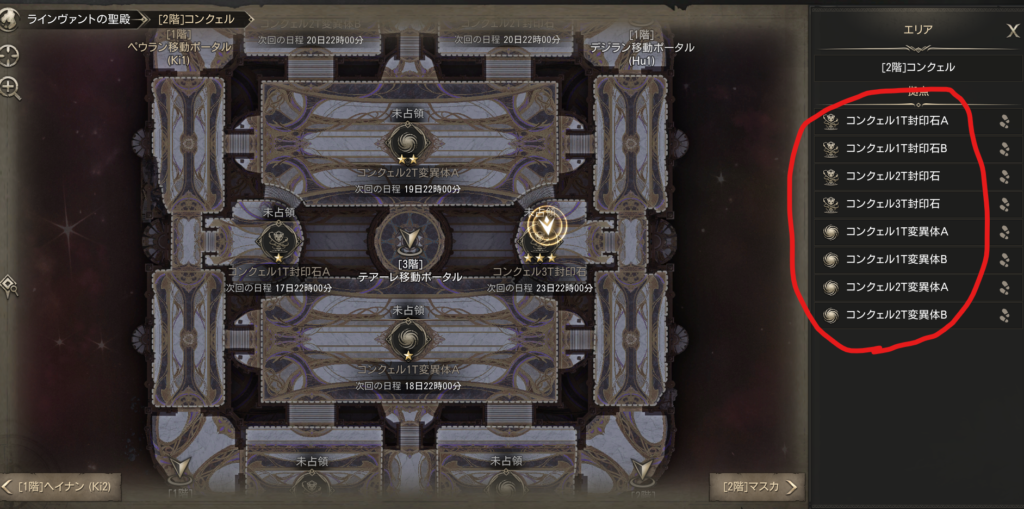This screenshot has height=509, width=1024.
Task: Select the テアーレ移動ポータル map marker
Action: click(410, 241)
